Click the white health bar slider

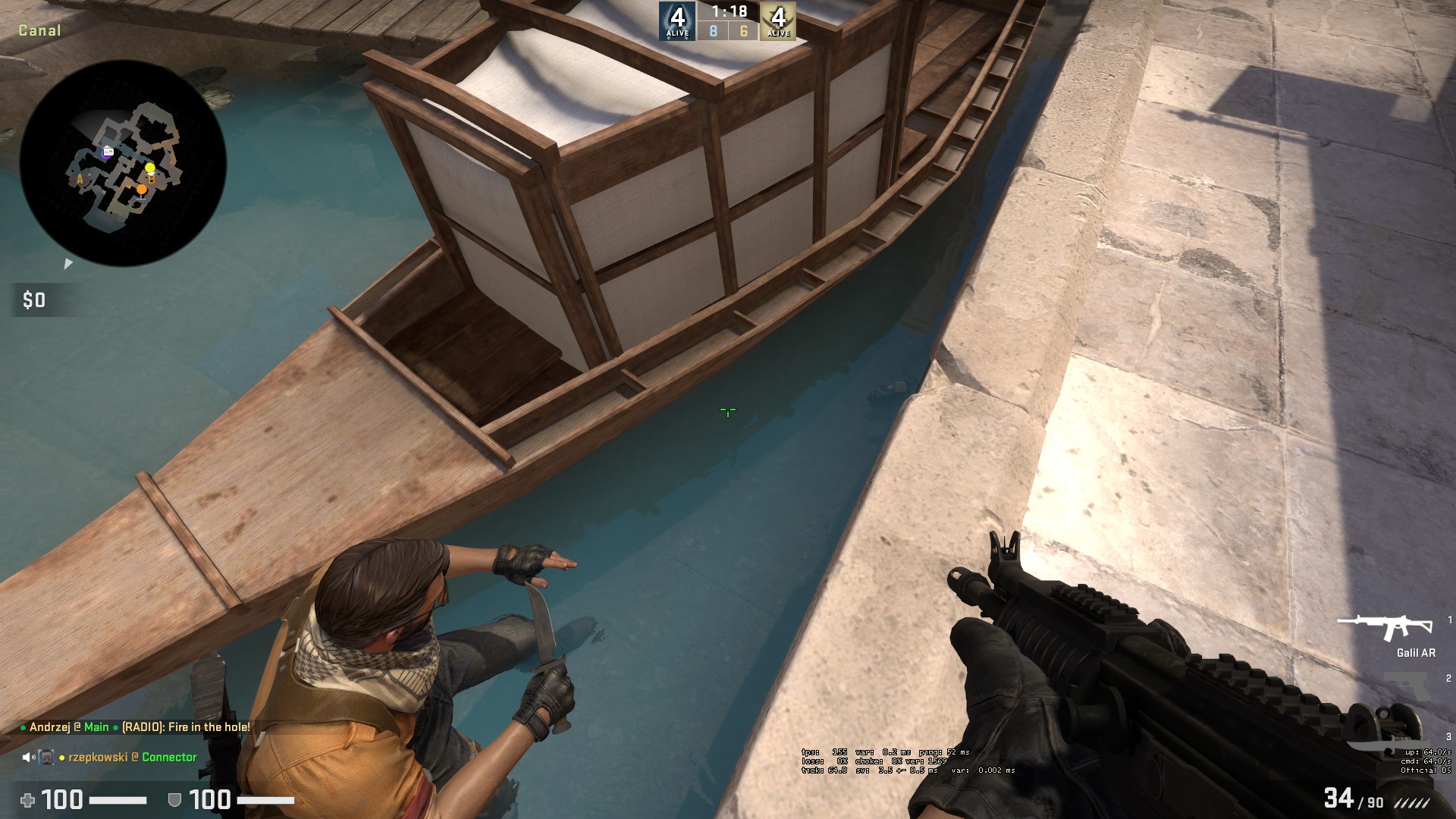point(118,799)
